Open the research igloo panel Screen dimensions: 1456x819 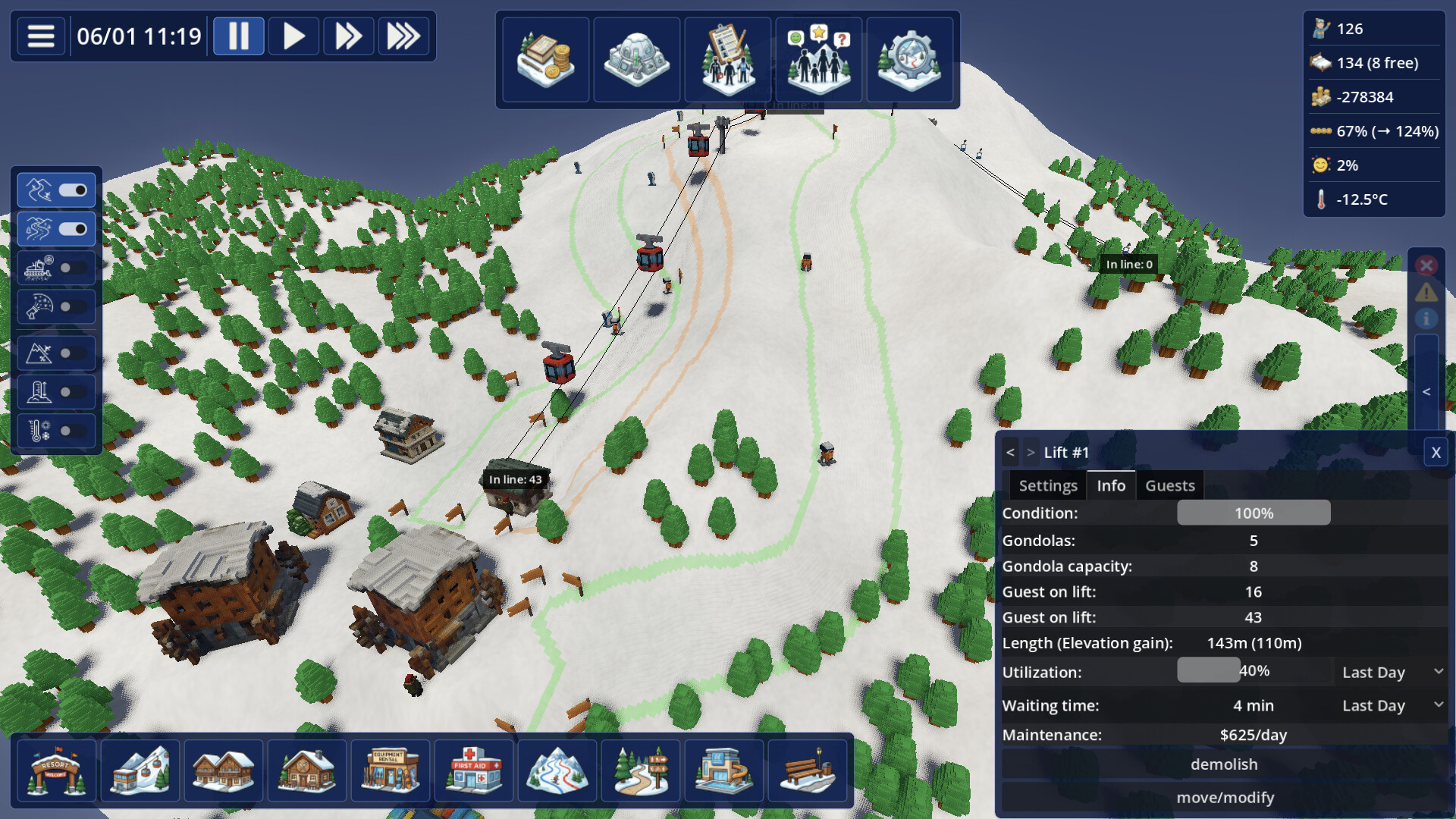(636, 59)
